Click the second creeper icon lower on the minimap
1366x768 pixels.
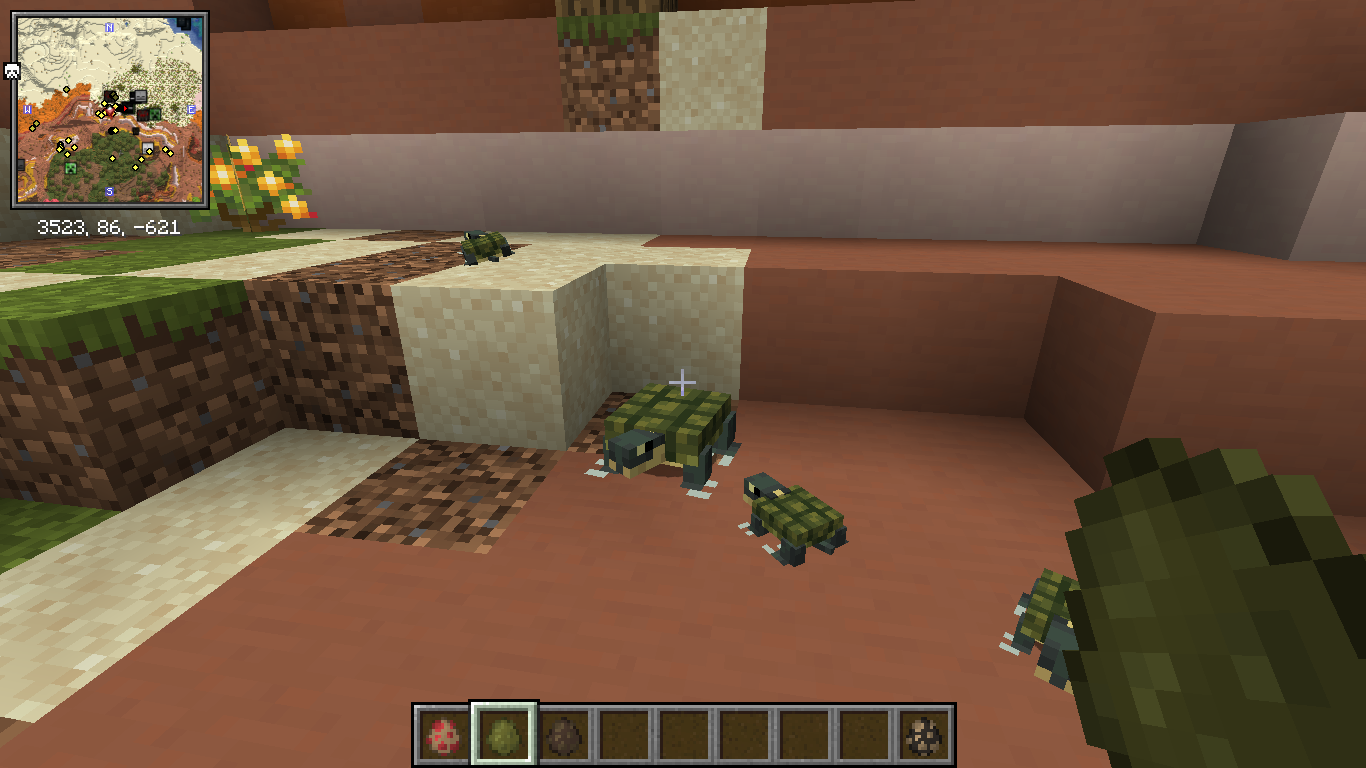[69, 168]
